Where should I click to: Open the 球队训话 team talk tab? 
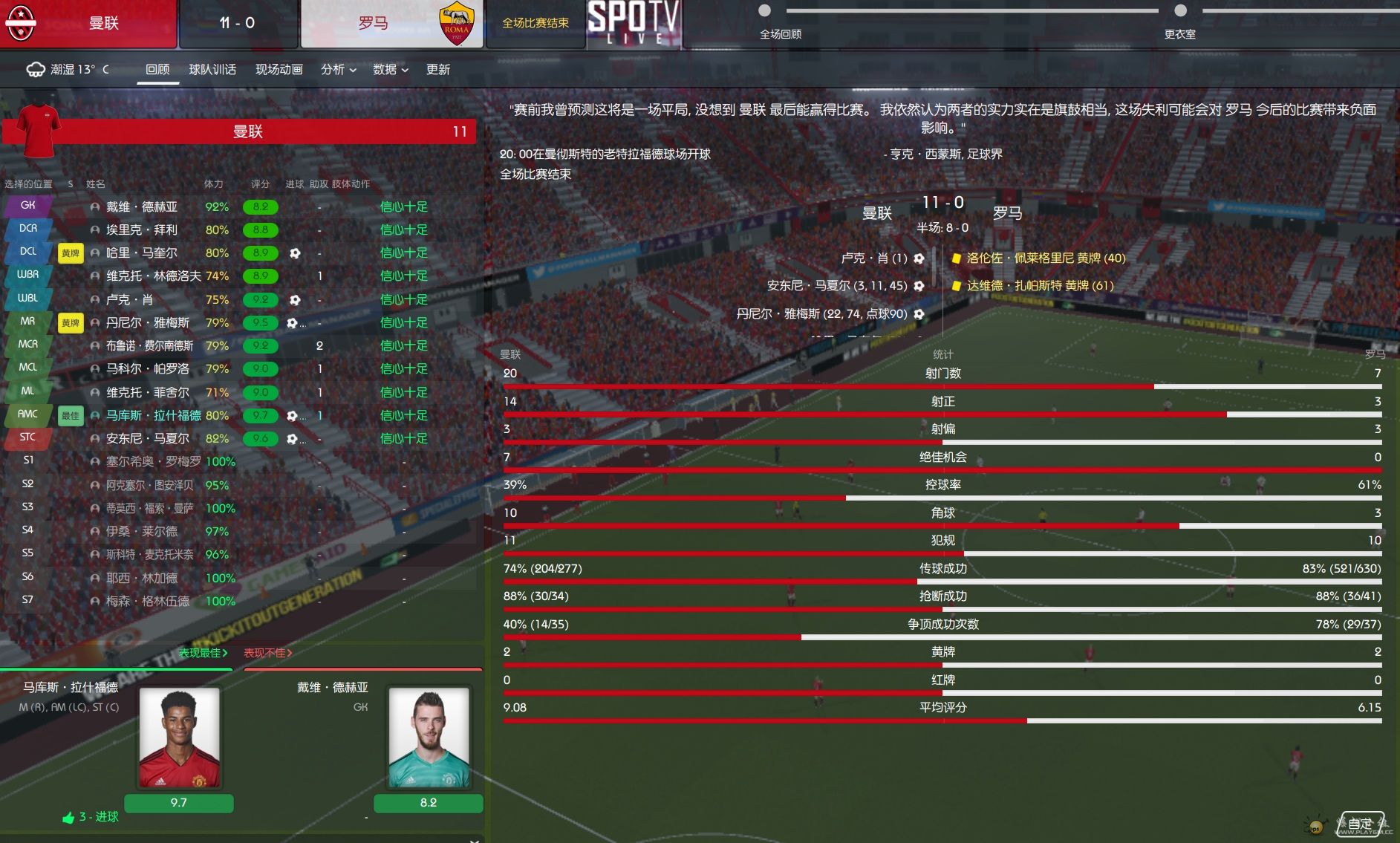point(212,69)
